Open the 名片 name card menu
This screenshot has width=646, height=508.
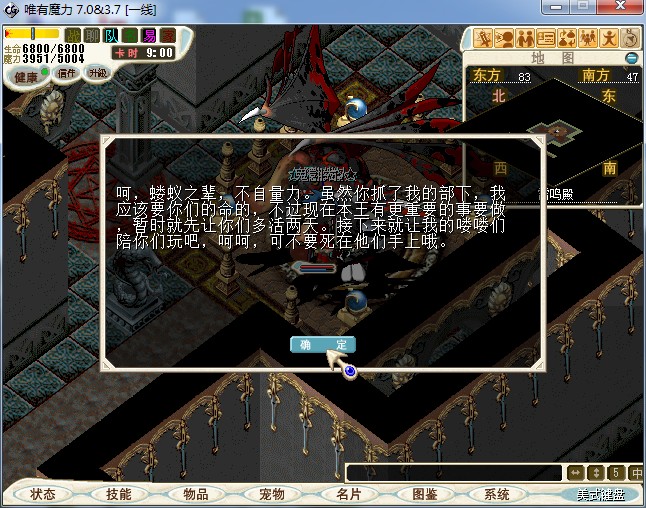347,494
